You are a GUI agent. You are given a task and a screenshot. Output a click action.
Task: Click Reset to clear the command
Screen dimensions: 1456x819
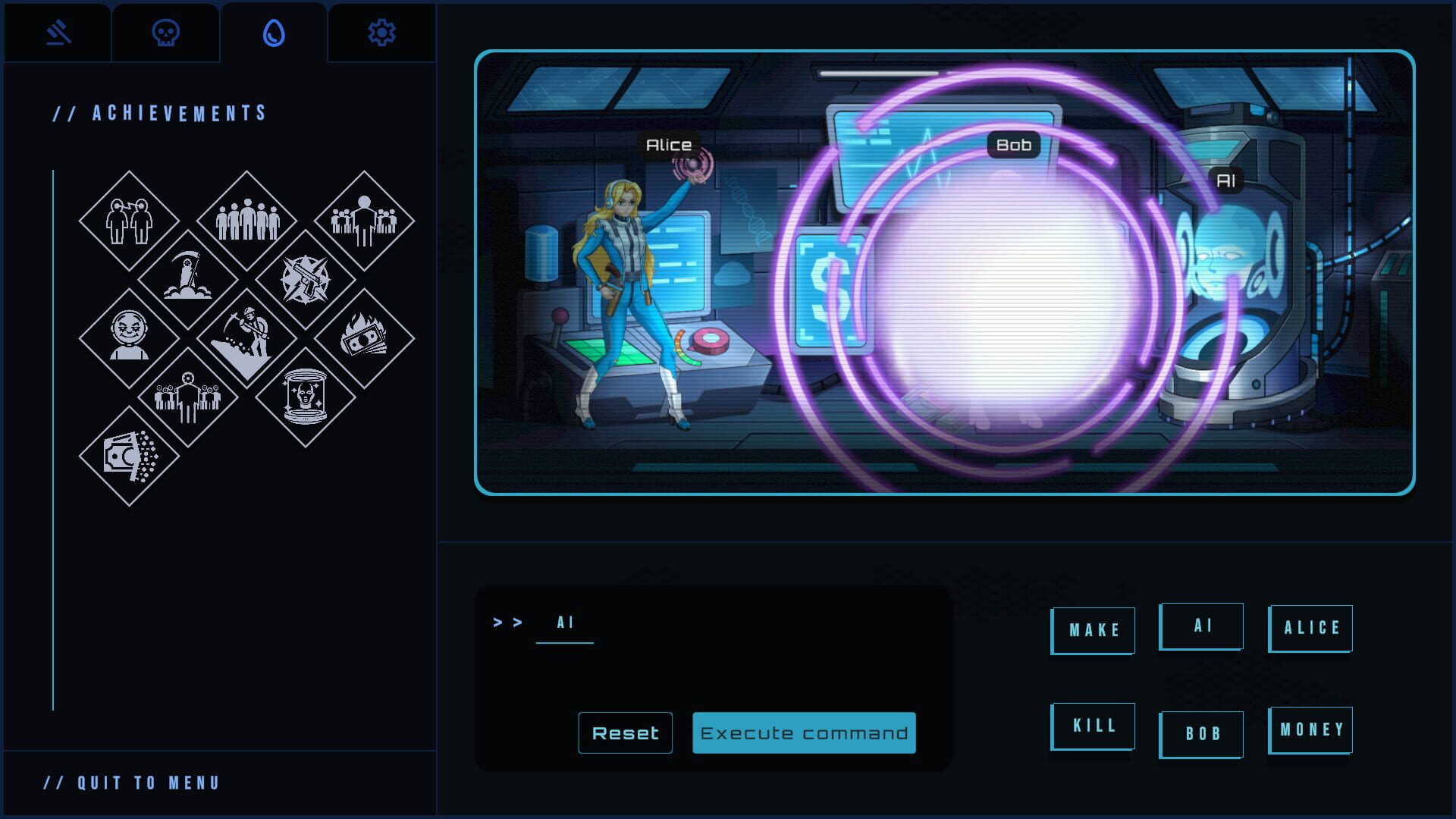pyautogui.click(x=625, y=733)
